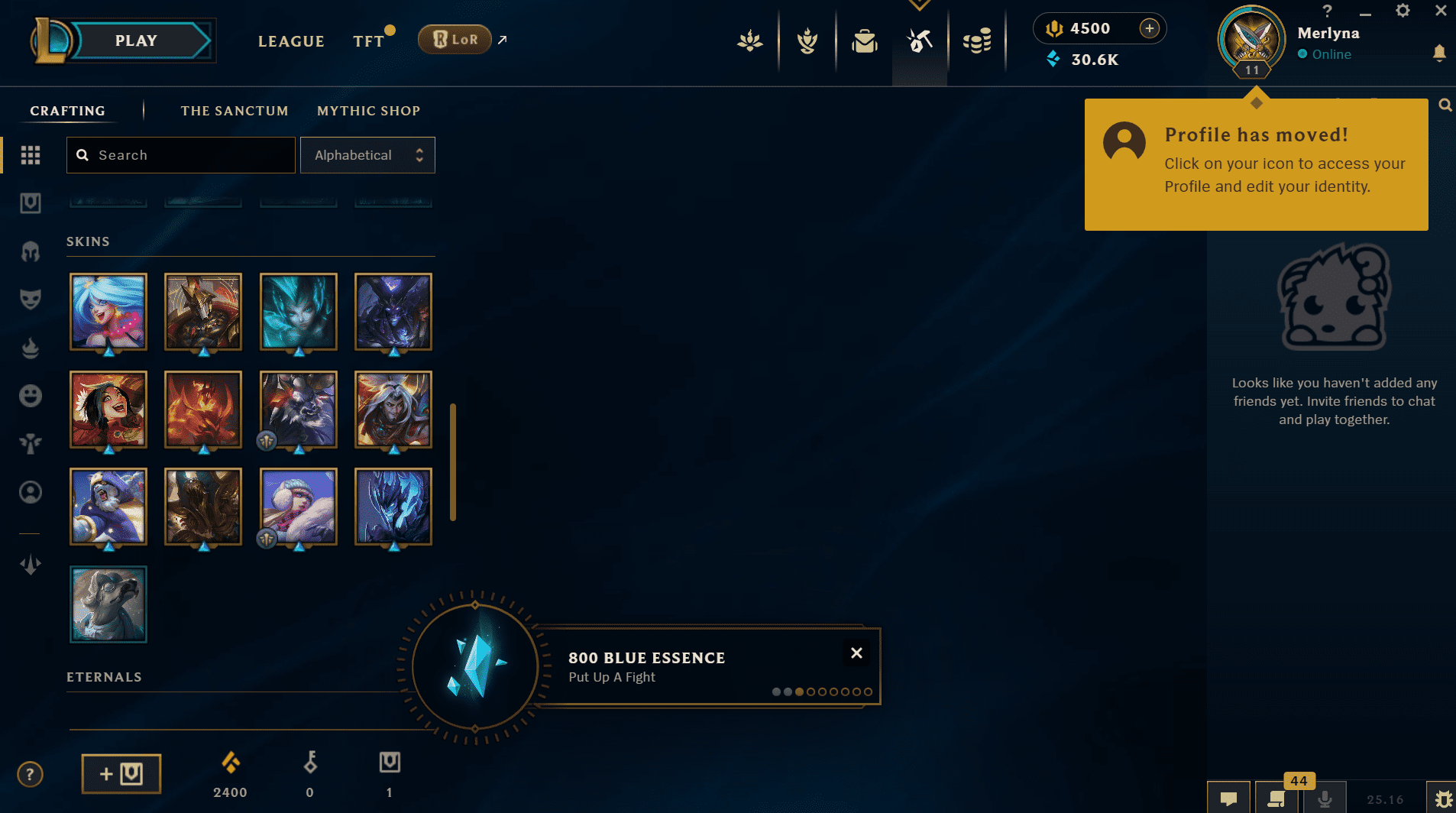The width and height of the screenshot is (1456, 813).
Task: Click the loot search input field
Action: tap(180, 154)
